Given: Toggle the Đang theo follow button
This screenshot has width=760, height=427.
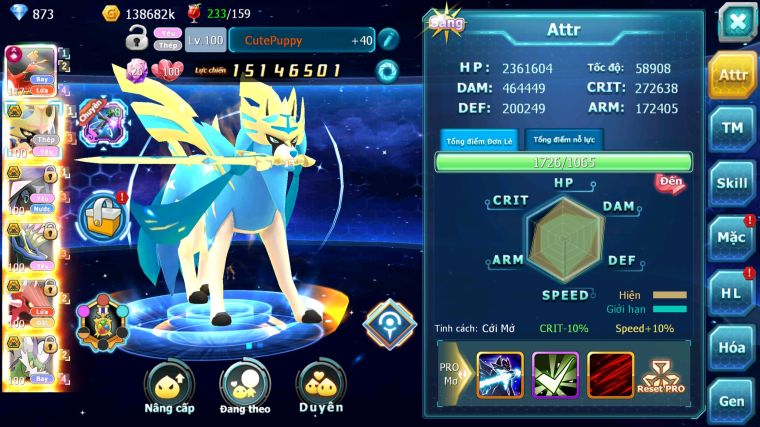Looking at the screenshot, I should click(245, 388).
